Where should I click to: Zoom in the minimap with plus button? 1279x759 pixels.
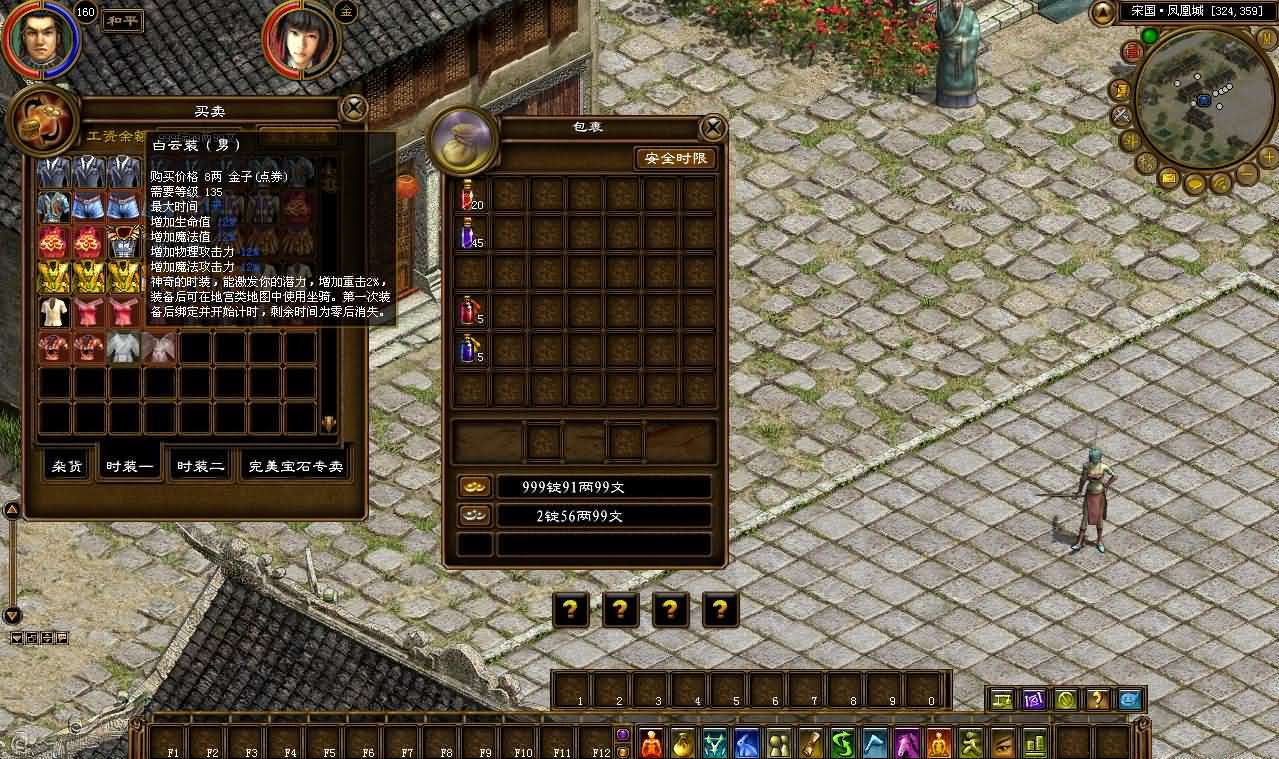1268,157
